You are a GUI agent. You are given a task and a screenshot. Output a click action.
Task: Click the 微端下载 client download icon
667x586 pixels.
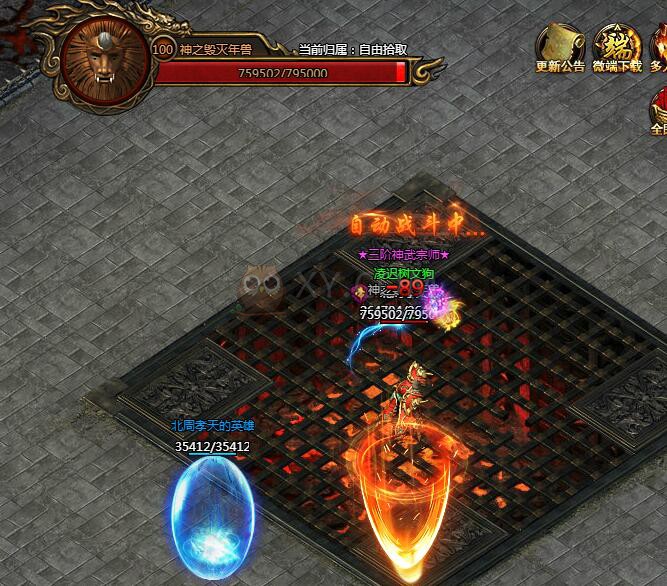[x=617, y=46]
